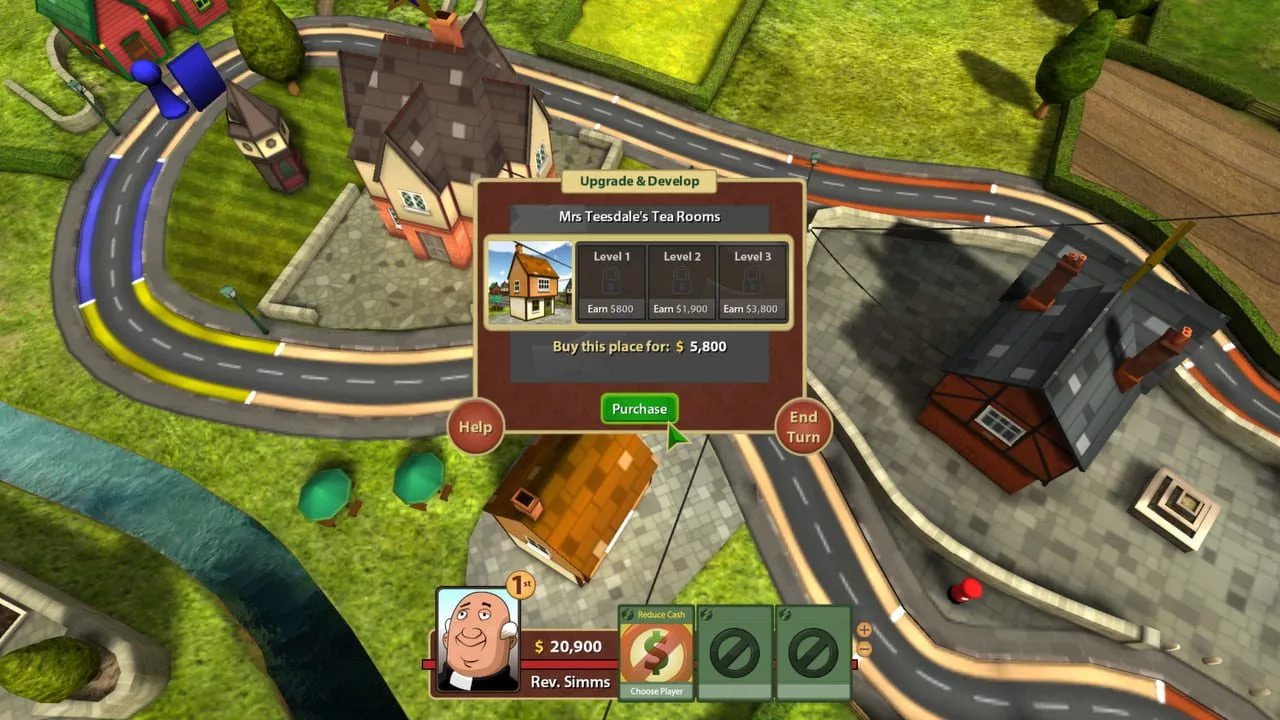
Task: Click Choose Player on the card
Action: pyautogui.click(x=656, y=689)
